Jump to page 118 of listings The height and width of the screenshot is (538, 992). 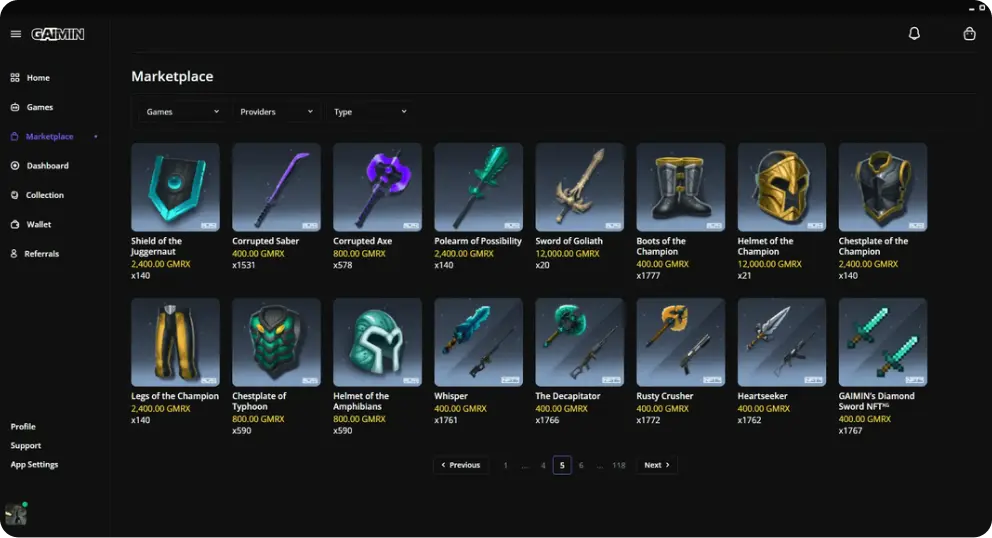pos(619,465)
